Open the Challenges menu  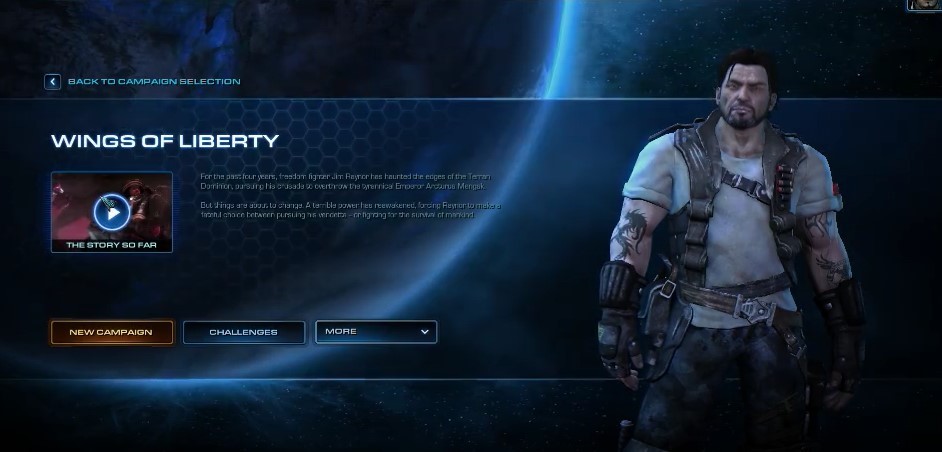[x=244, y=332]
